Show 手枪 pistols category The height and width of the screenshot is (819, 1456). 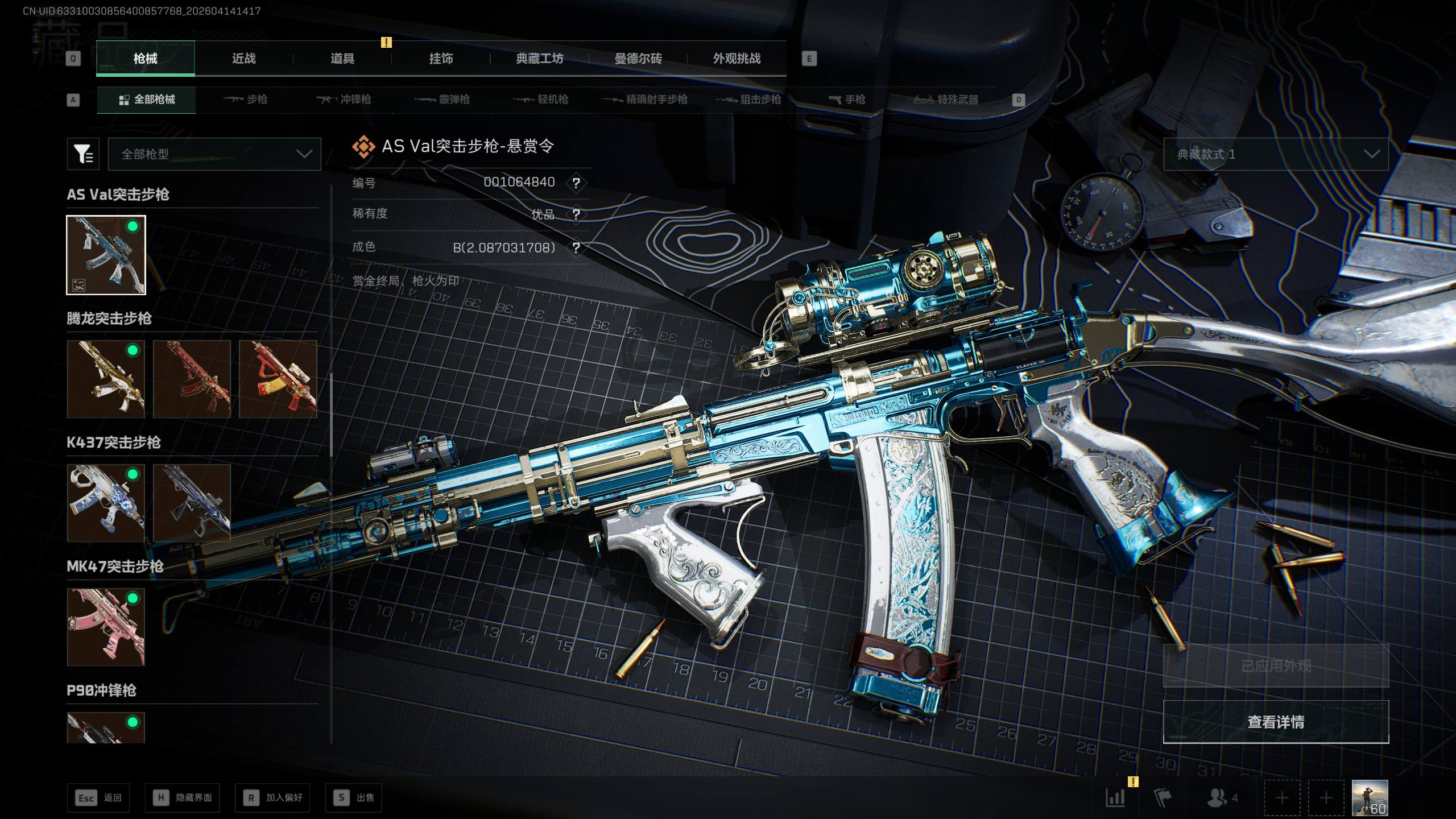(x=847, y=100)
